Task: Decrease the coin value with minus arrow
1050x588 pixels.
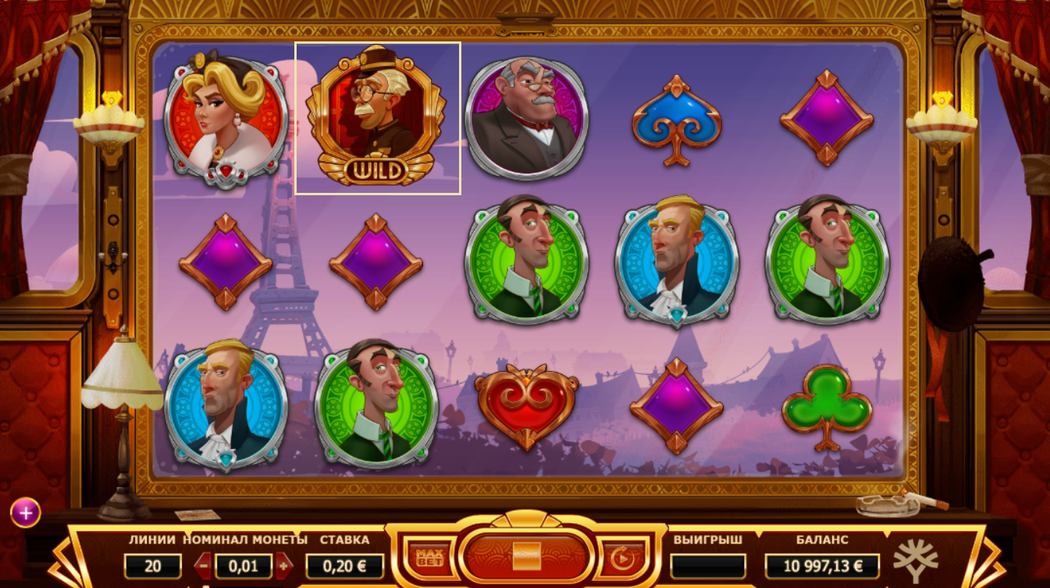Action: point(203,566)
